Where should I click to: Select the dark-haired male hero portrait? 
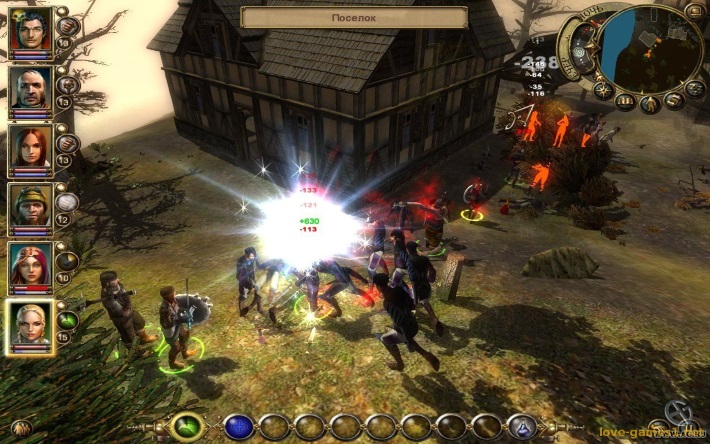[30, 31]
